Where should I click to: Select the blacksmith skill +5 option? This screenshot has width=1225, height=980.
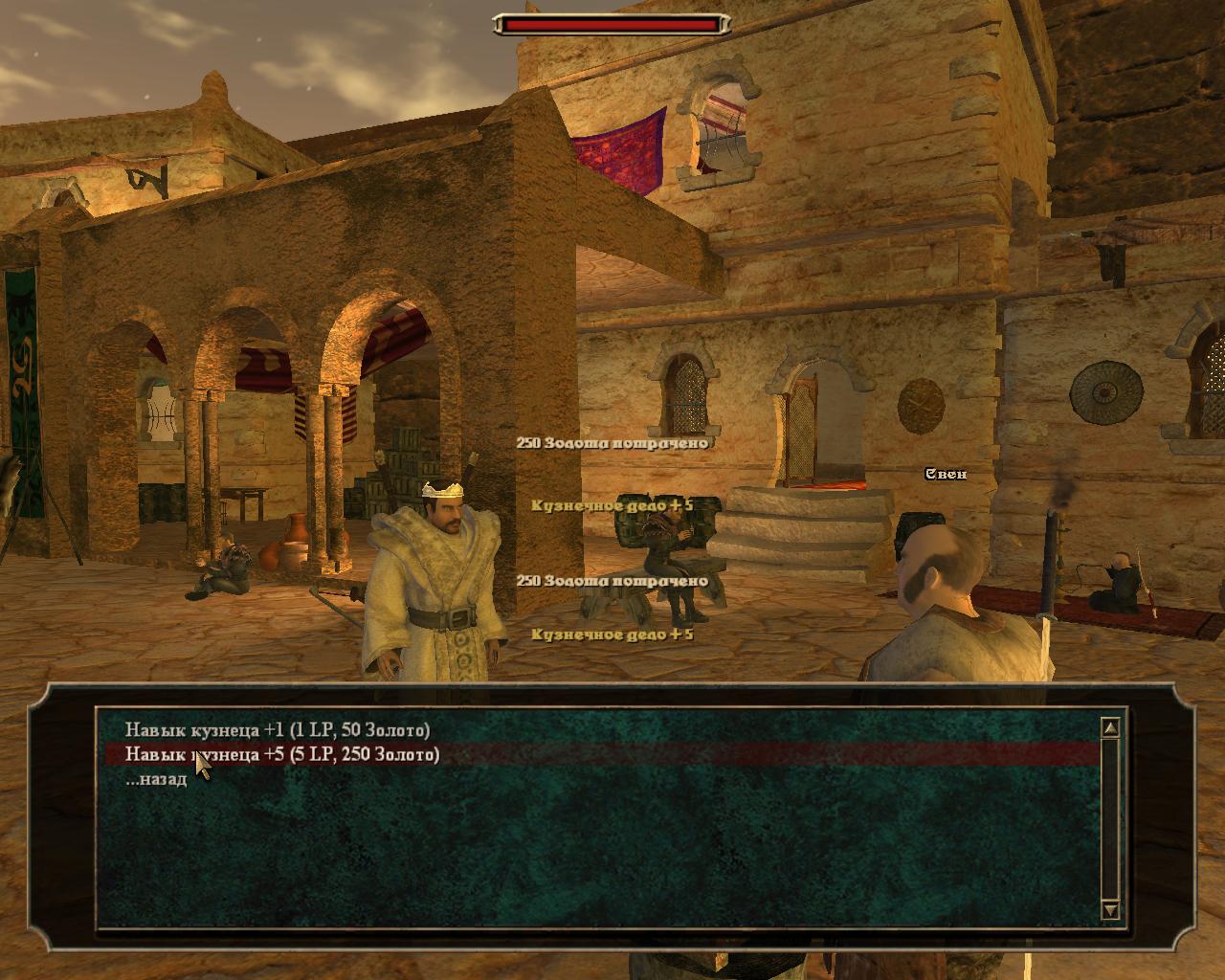[x=283, y=755]
